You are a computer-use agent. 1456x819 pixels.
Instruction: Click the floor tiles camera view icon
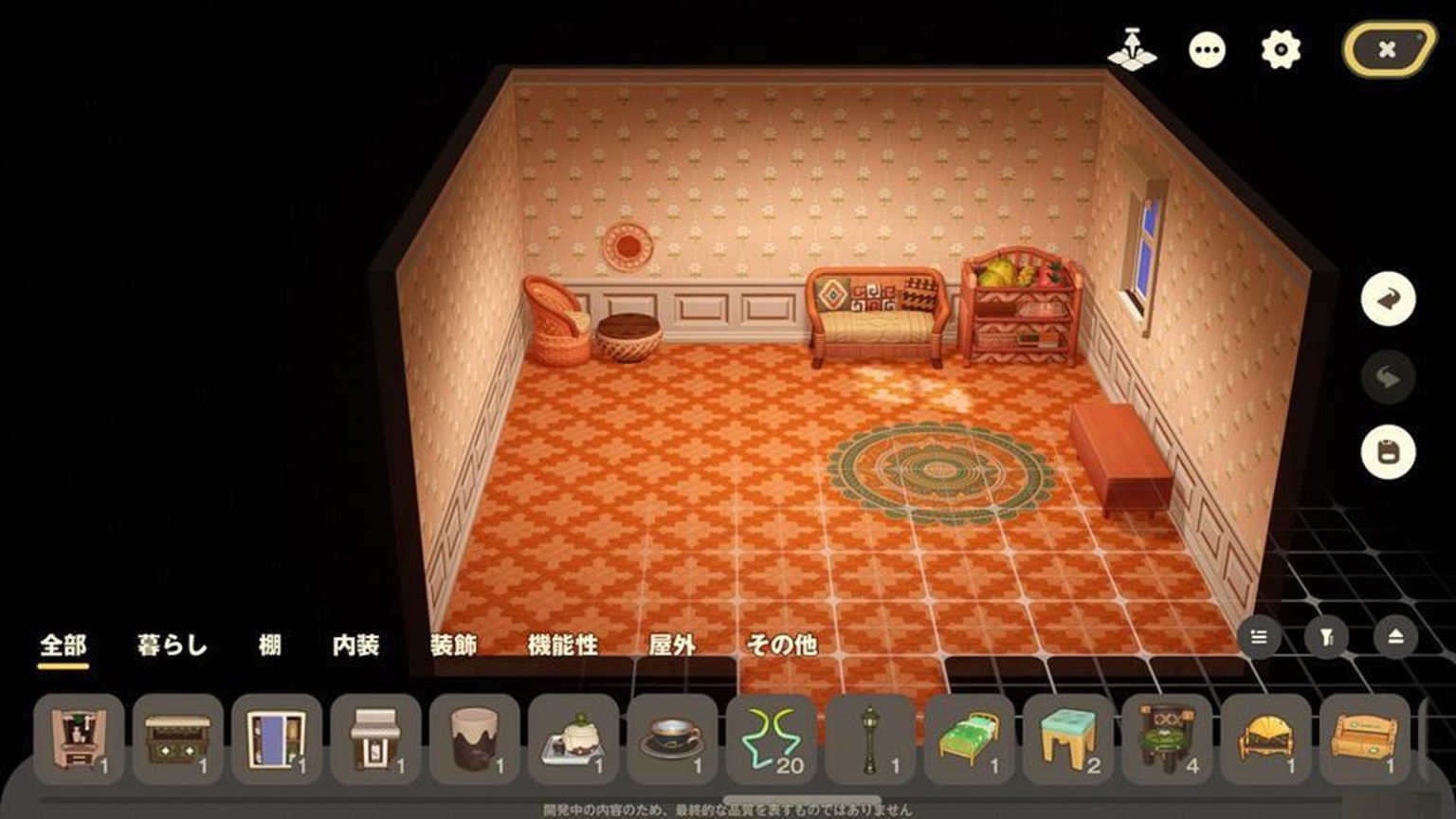pos(1132,49)
